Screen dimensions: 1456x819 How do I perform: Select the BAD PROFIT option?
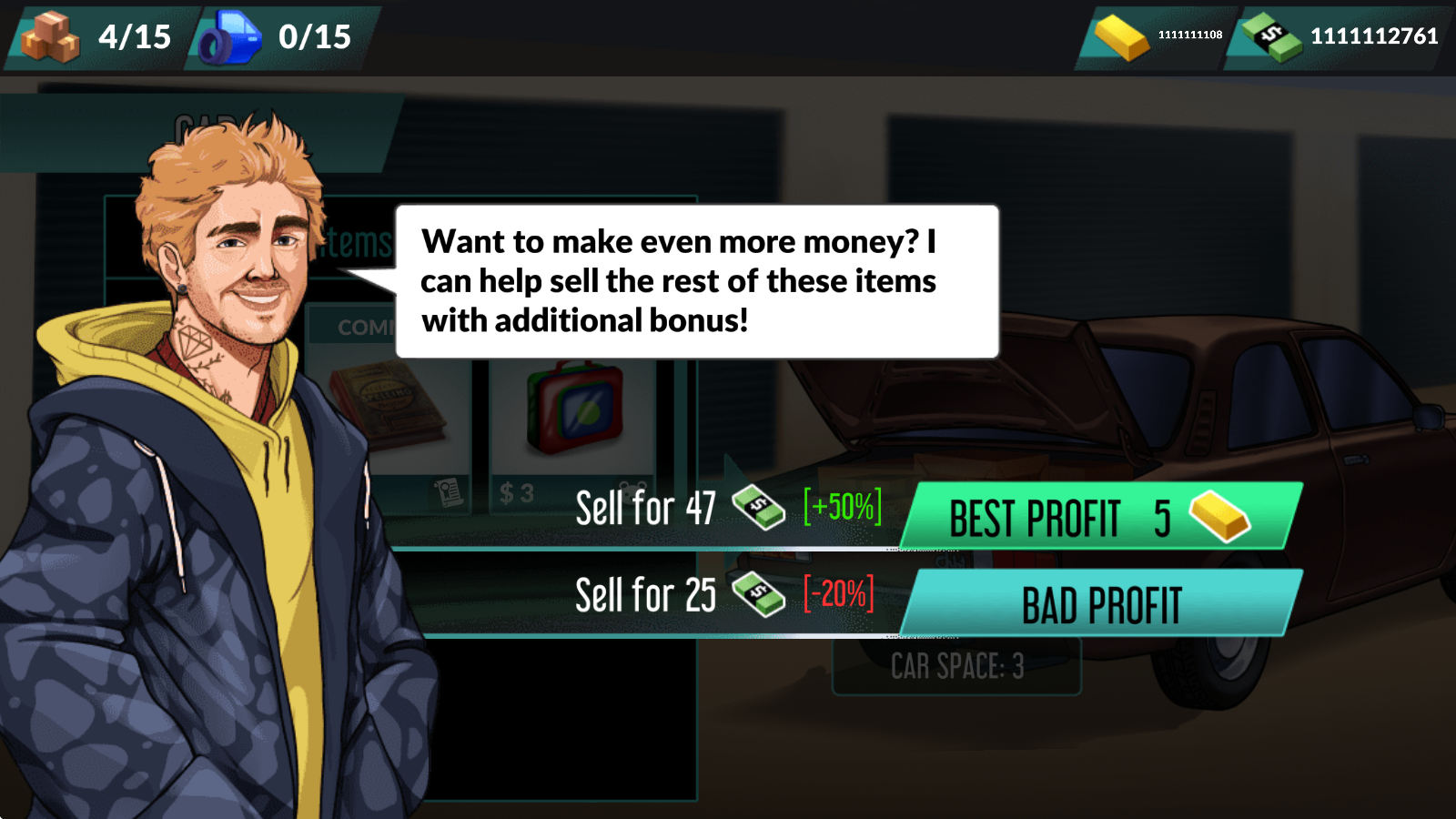point(1101,603)
